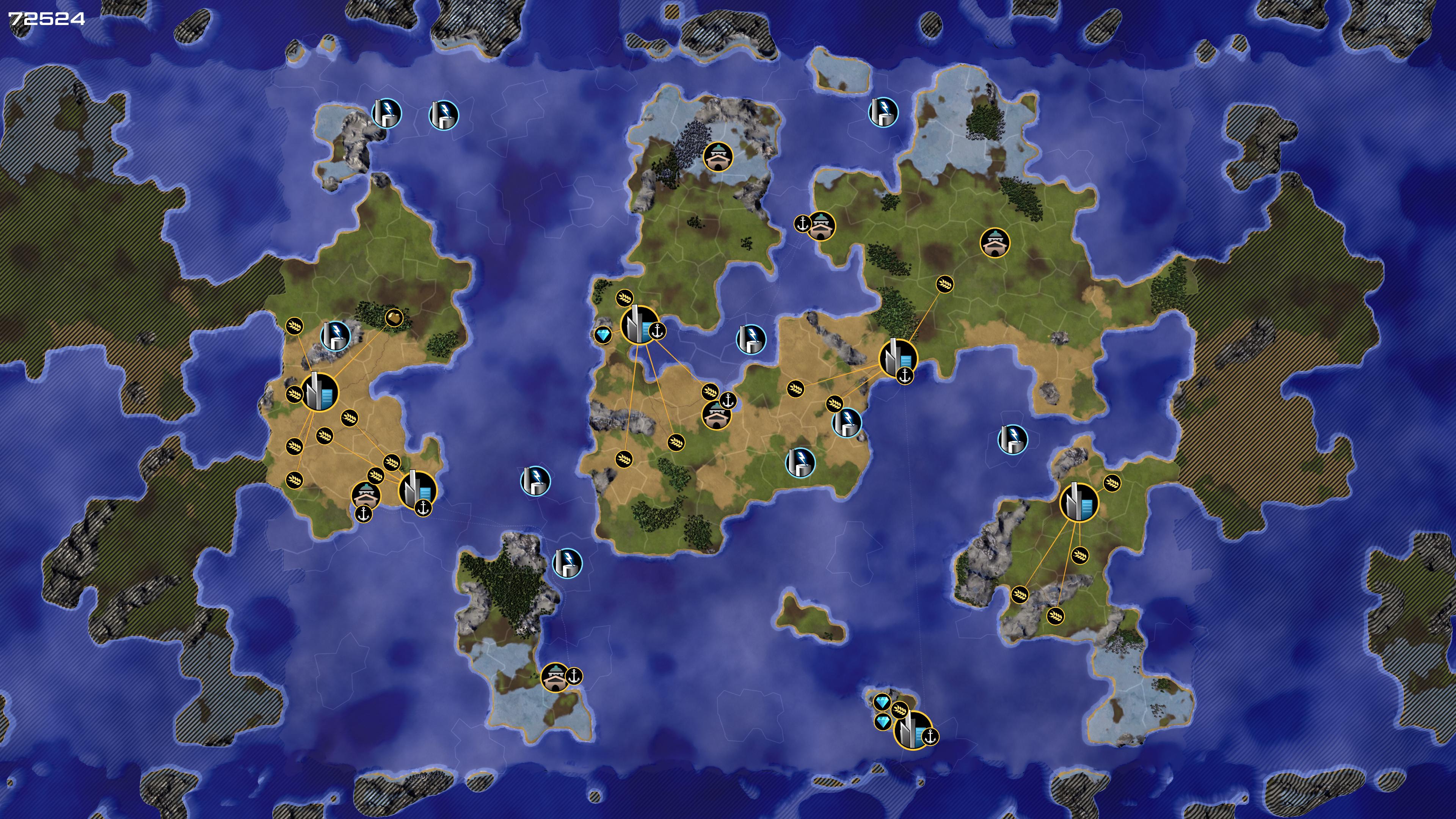1456x819 pixels.
Task: Select the gold nugget resource marker
Action: [394, 318]
